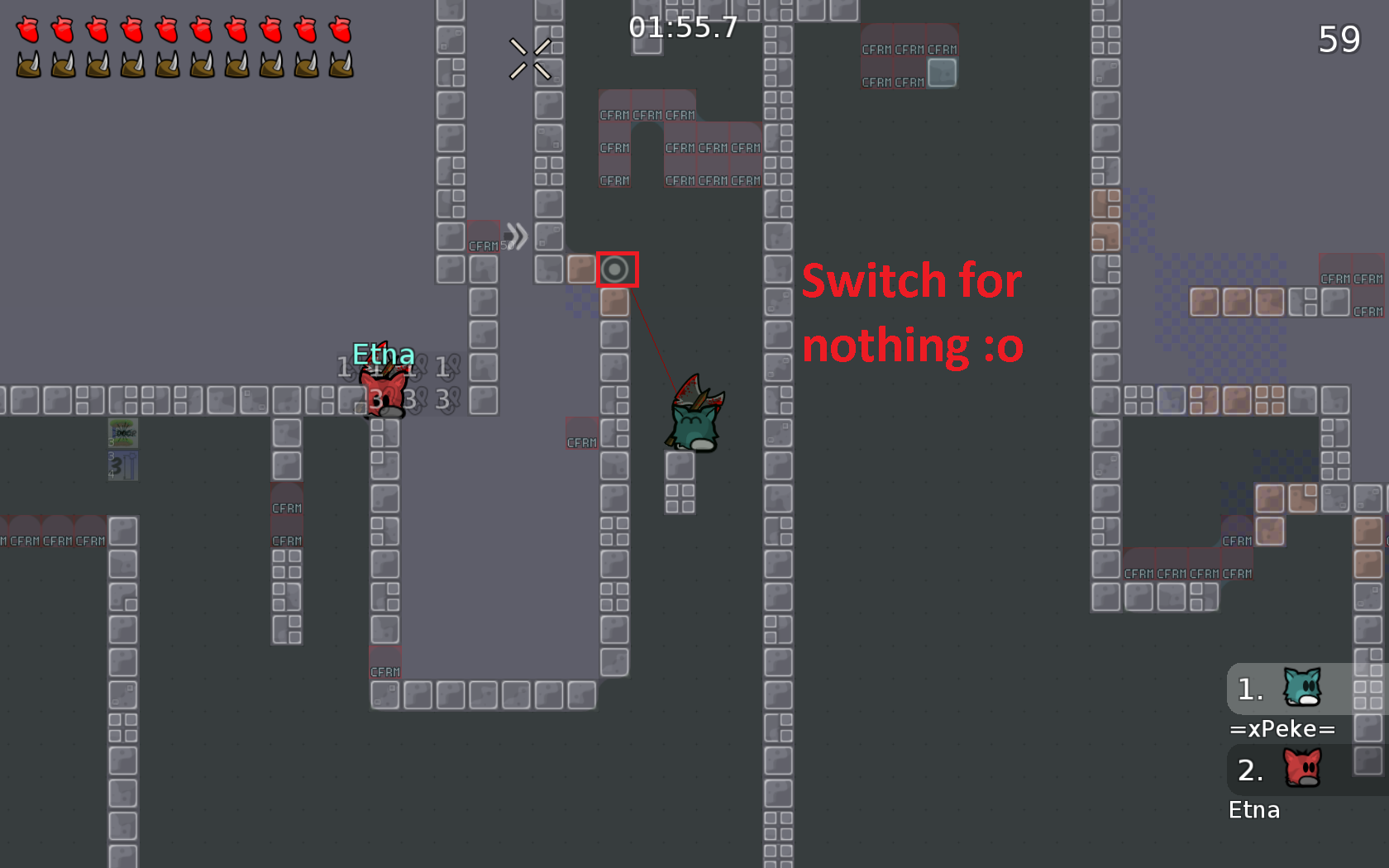1389x868 pixels.
Task: Open the graffiti-sign tile near the numbered blocks
Action: click(x=122, y=432)
